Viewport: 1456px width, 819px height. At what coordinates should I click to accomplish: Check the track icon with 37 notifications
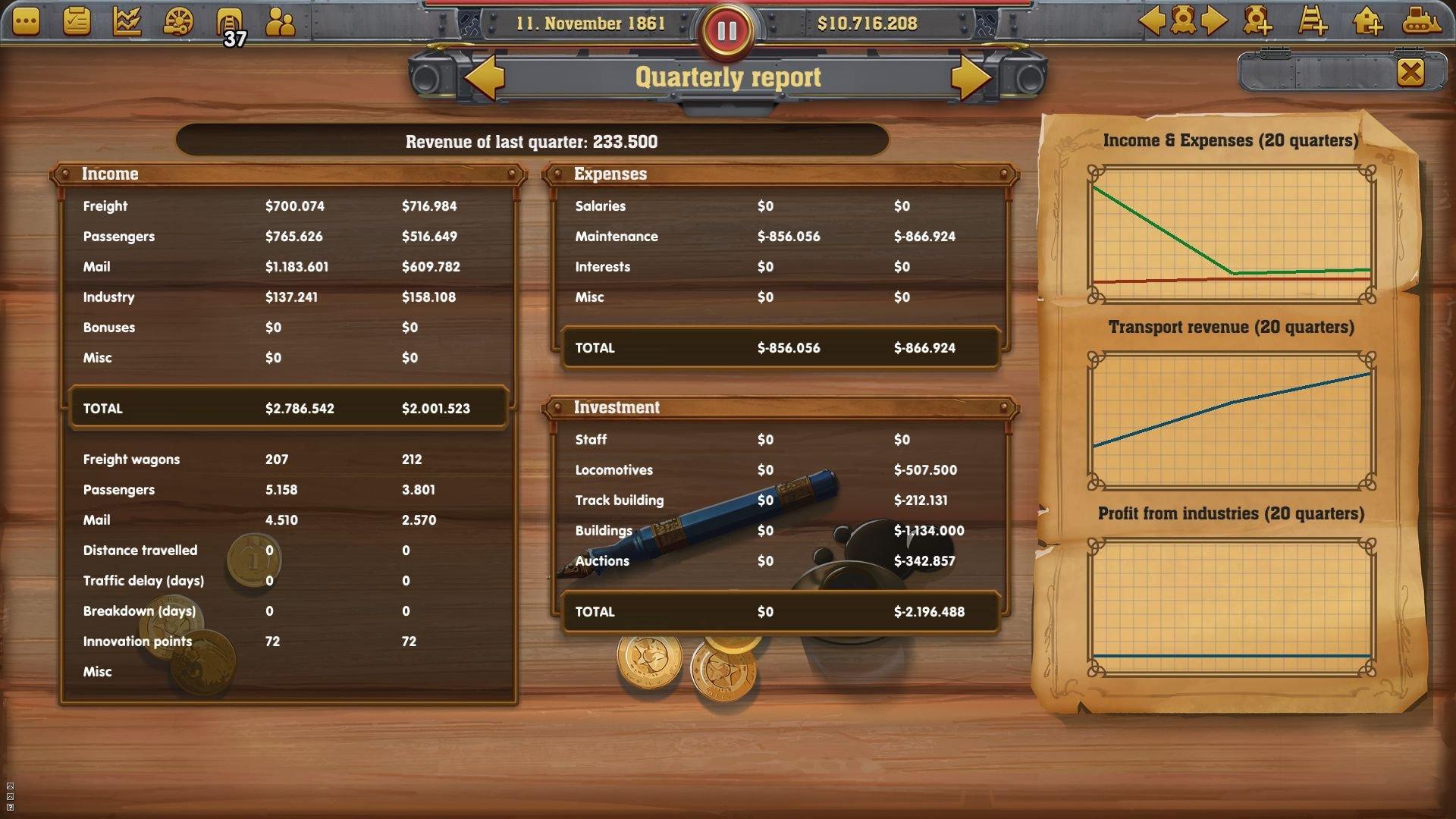pyautogui.click(x=227, y=23)
